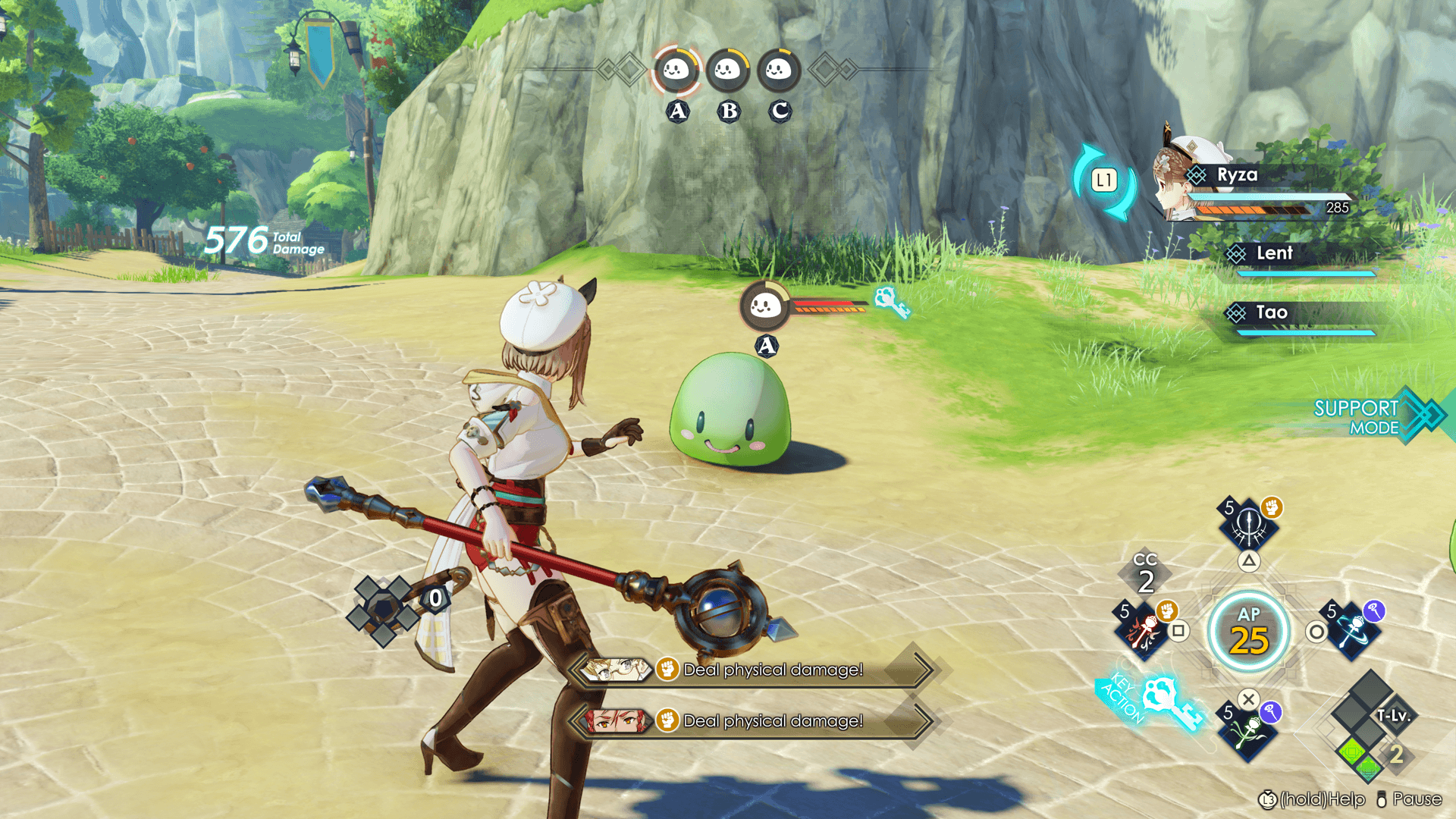Viewport: 1456px width, 819px height.
Task: Click the AP 25 gauge circle
Action: pyautogui.click(x=1249, y=632)
